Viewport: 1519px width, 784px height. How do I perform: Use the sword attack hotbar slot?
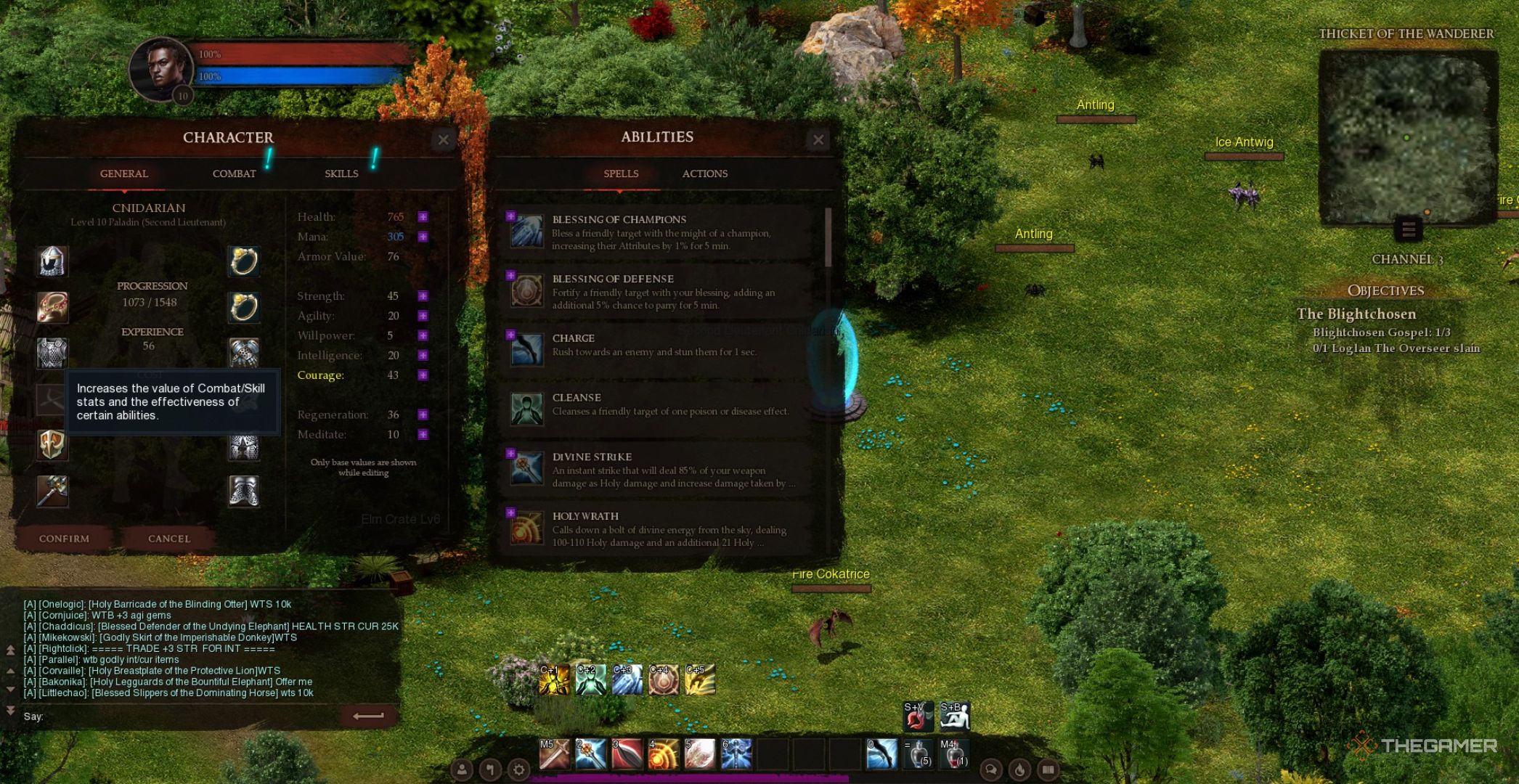point(554,754)
